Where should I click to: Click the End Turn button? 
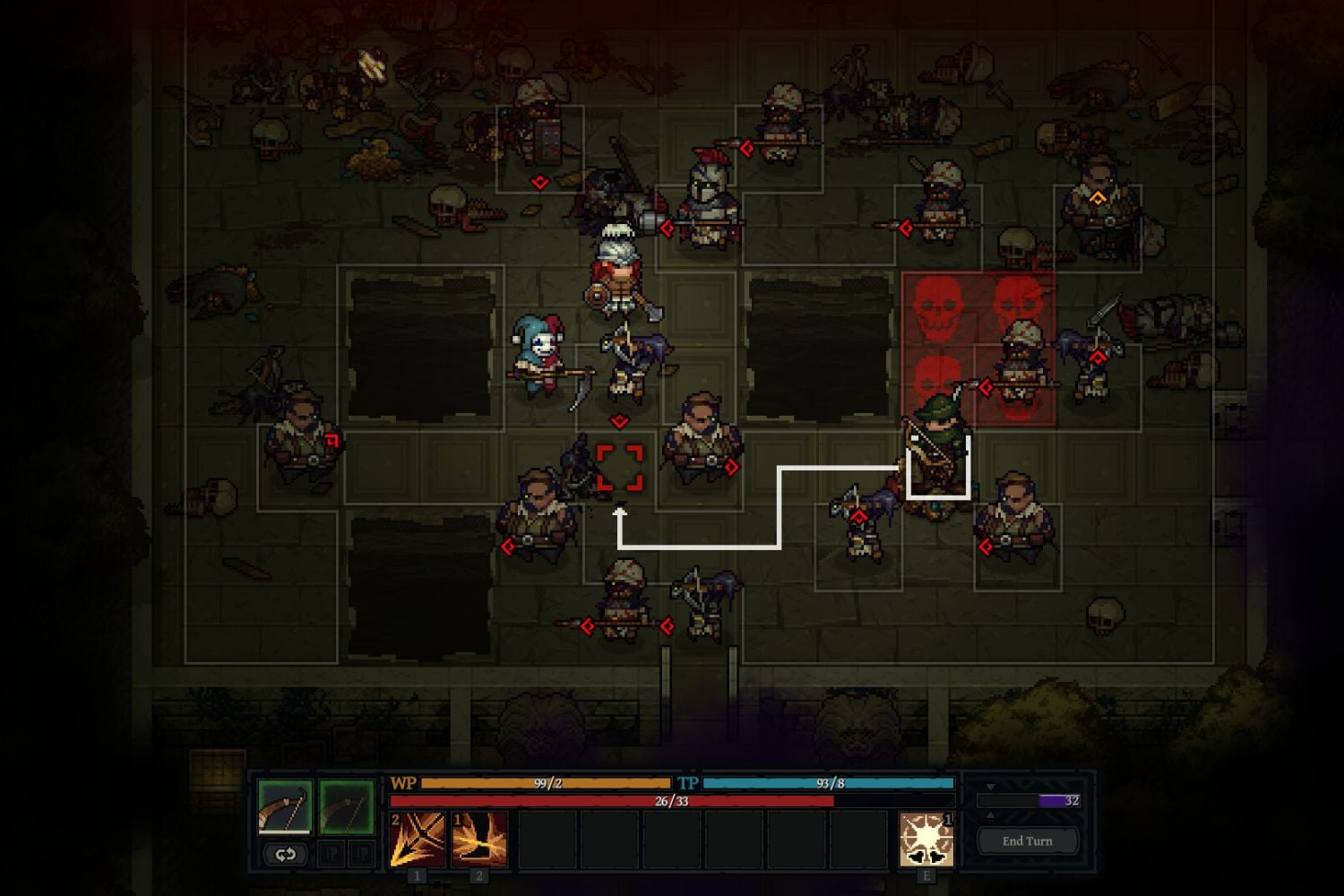(1027, 840)
